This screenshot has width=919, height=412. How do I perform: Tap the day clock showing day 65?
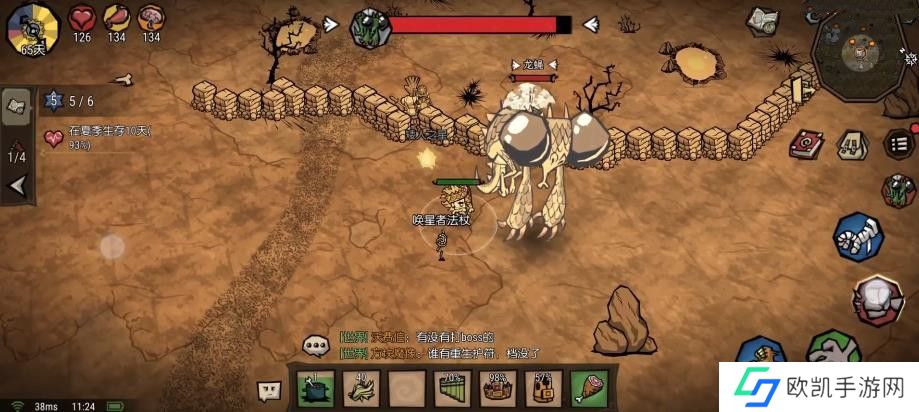(32, 29)
